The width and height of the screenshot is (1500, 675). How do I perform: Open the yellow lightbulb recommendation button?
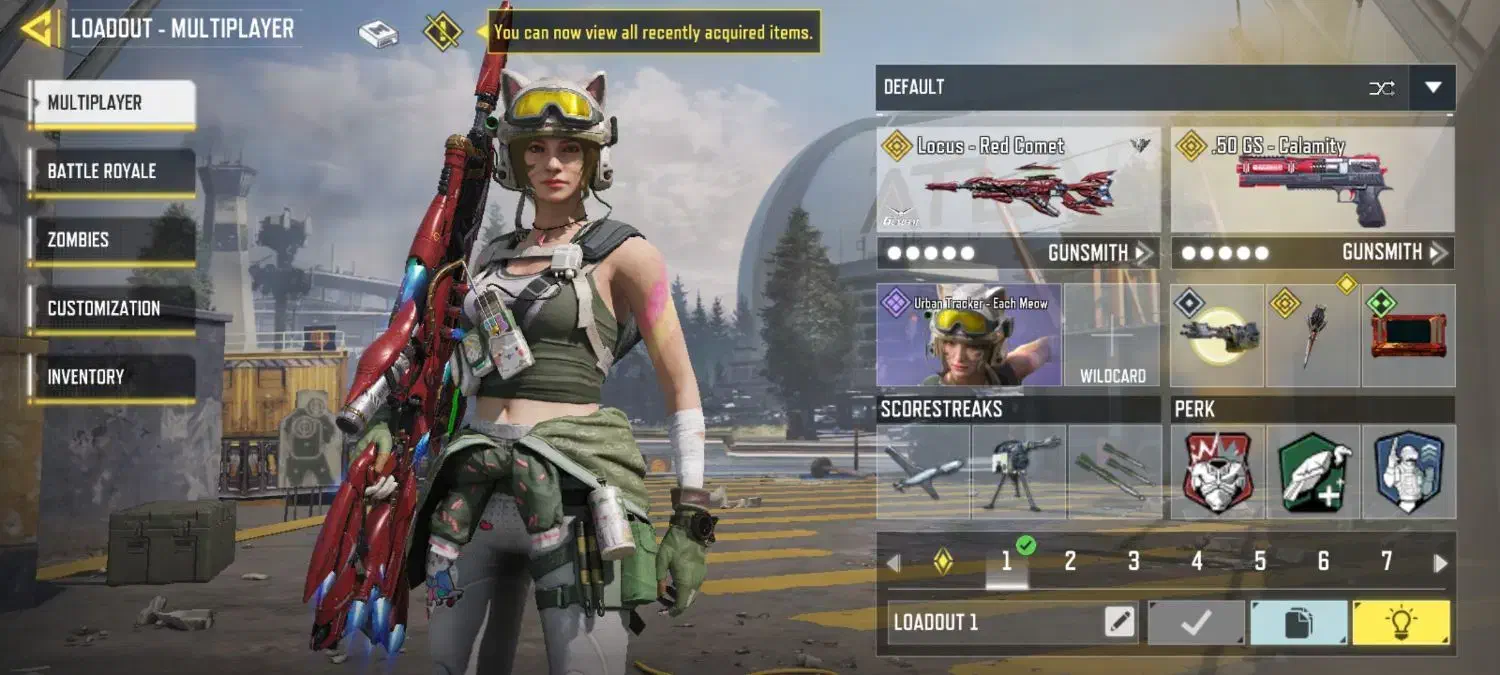pos(1400,622)
